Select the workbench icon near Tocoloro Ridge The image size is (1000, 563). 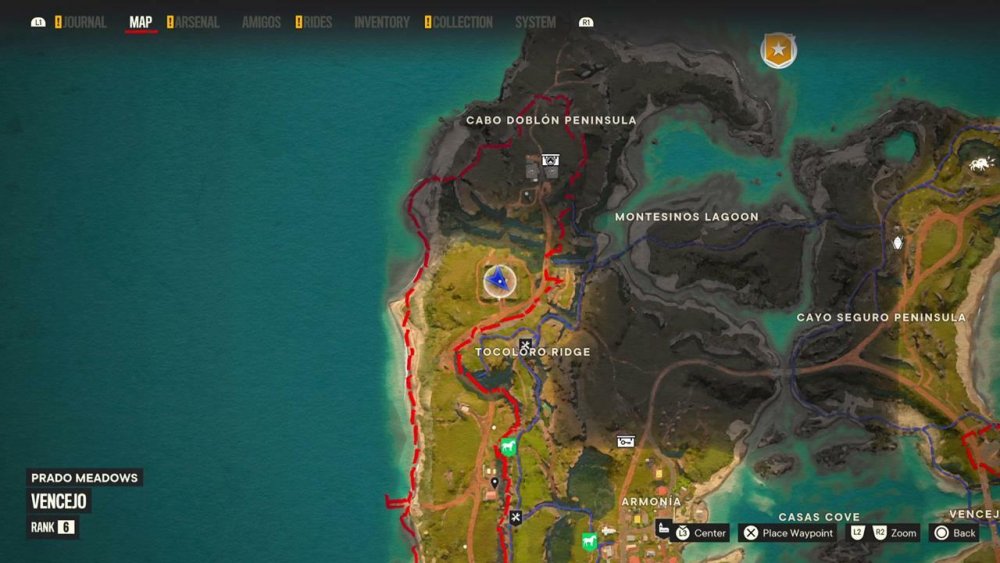point(525,346)
